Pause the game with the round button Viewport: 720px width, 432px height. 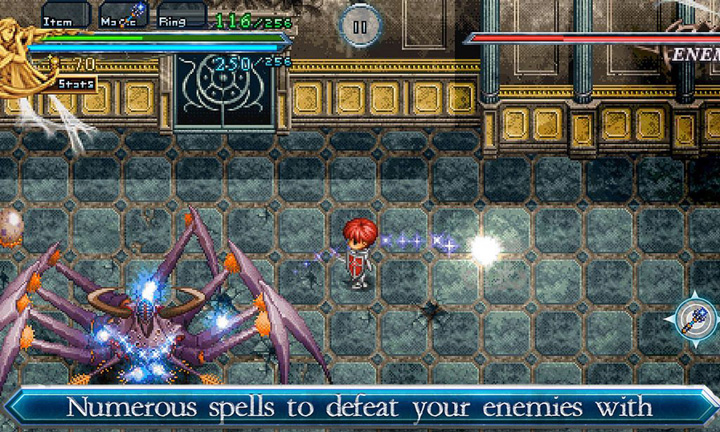(360, 24)
